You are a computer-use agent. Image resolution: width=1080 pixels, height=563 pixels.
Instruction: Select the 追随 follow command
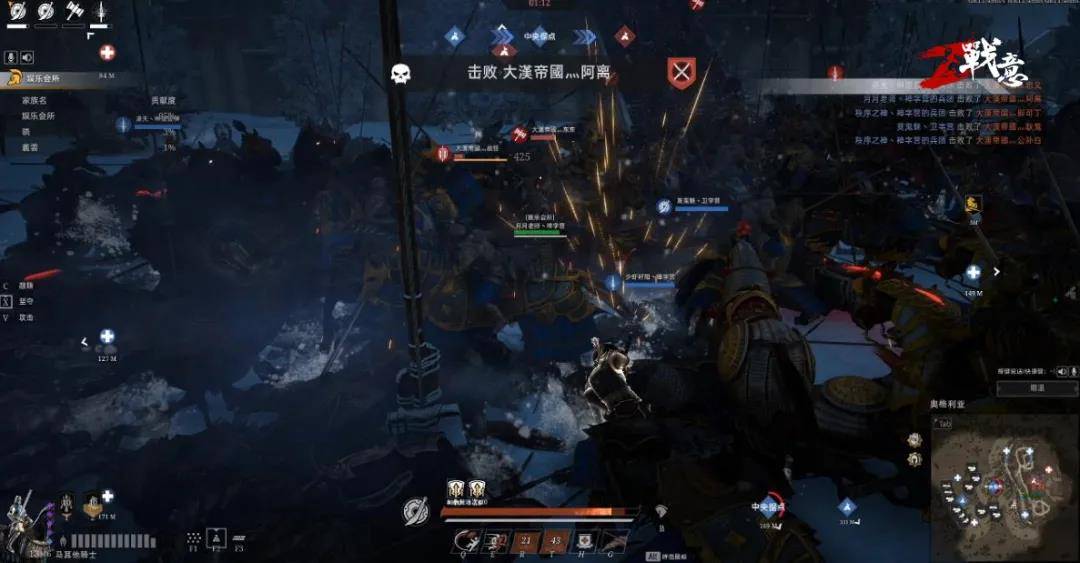27,286
